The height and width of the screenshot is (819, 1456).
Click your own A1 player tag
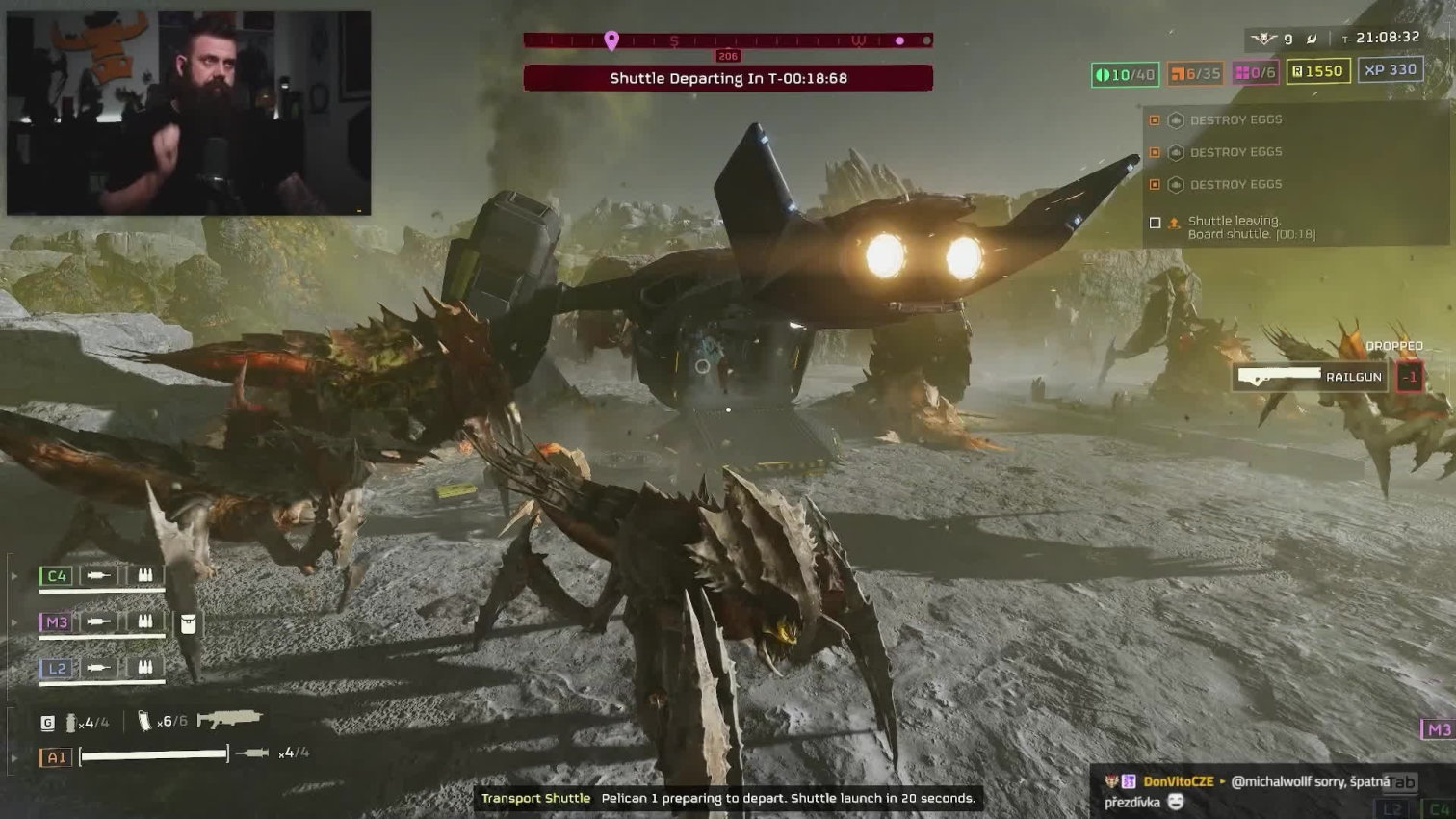[56, 757]
